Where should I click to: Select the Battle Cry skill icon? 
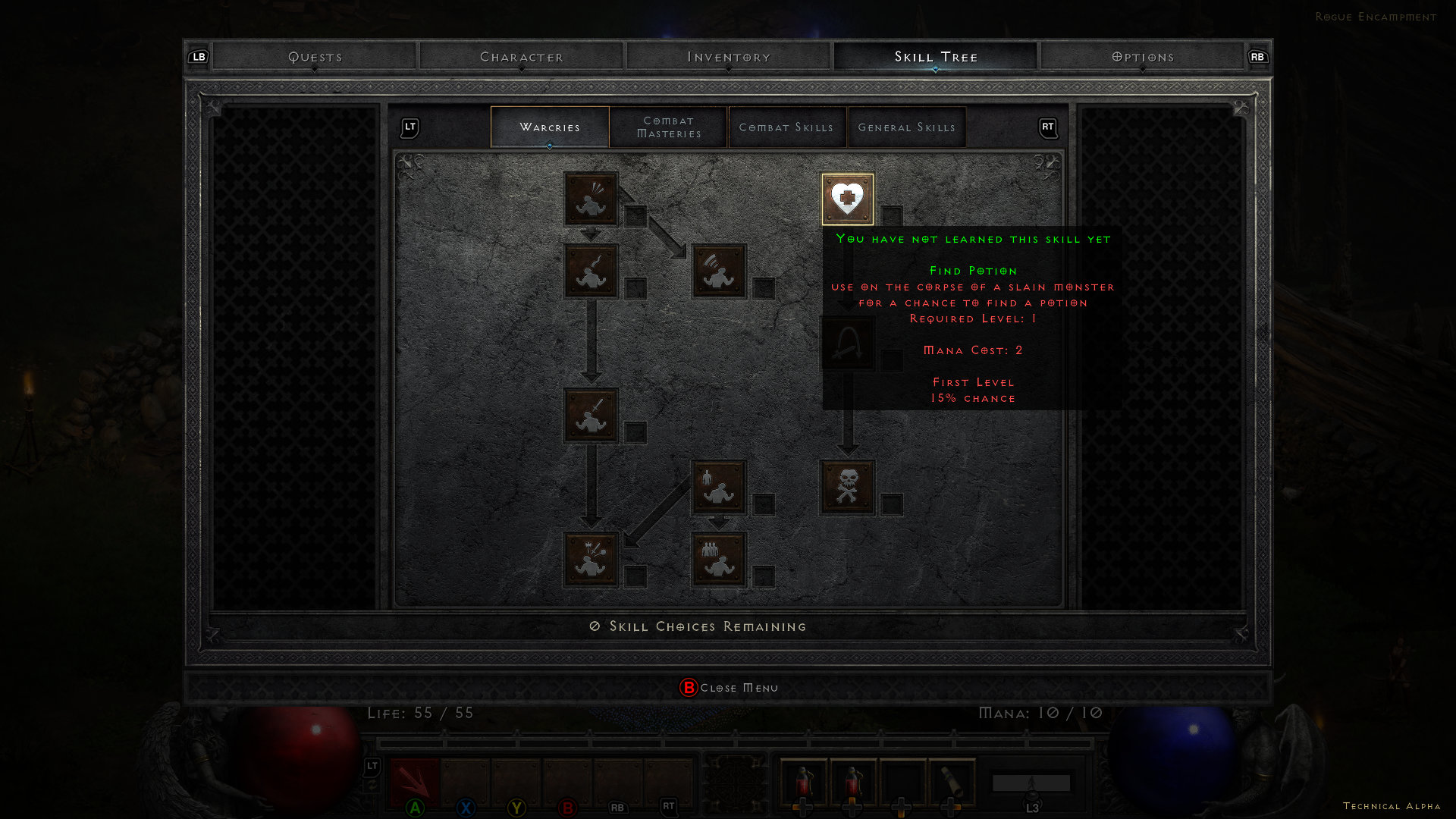[591, 416]
